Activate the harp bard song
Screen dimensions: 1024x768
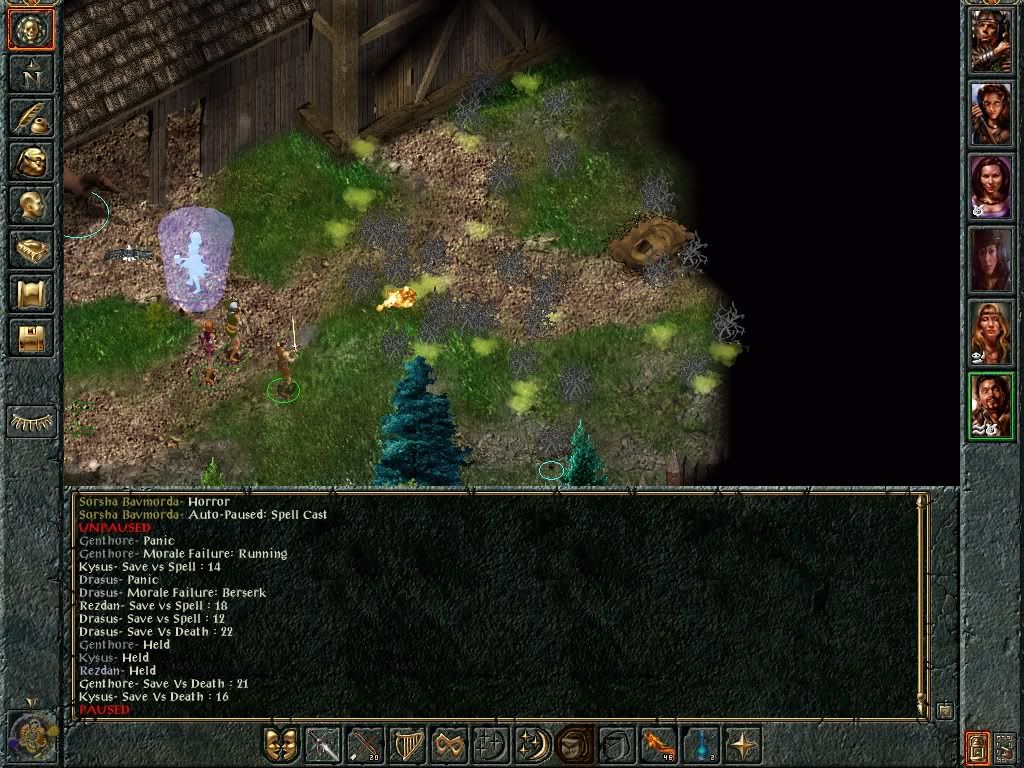point(408,746)
